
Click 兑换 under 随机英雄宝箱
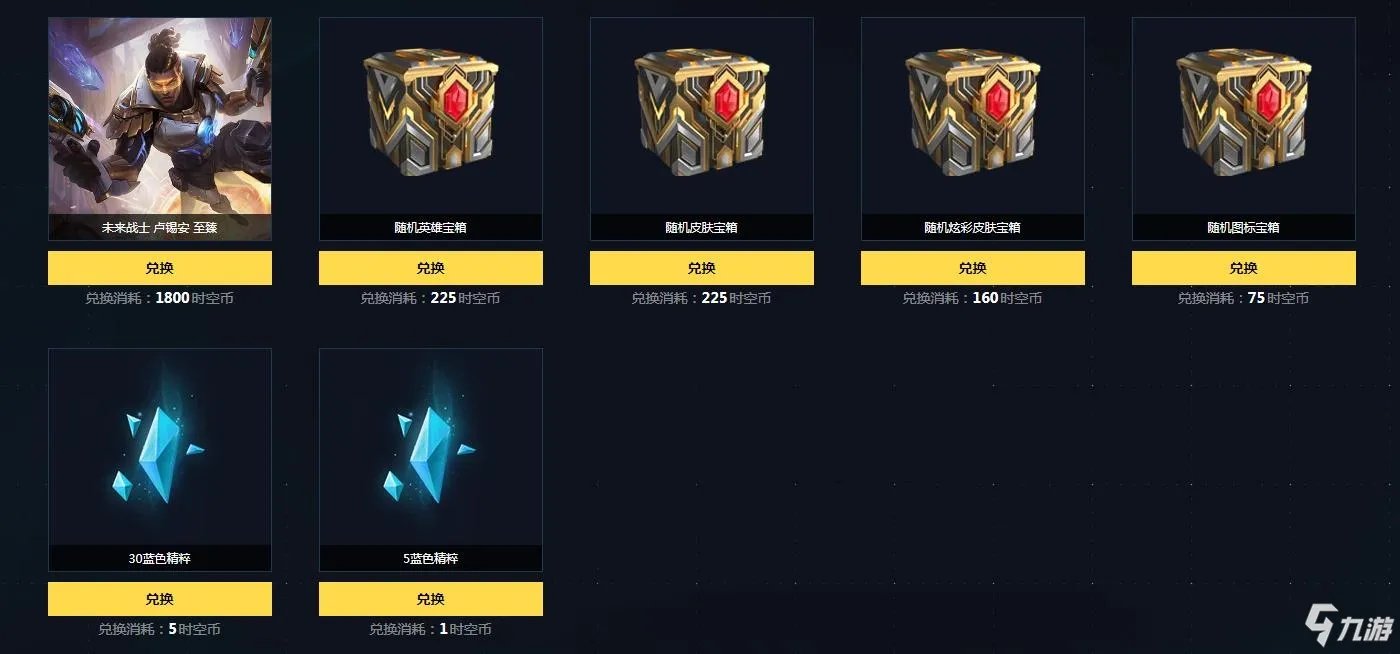(x=431, y=268)
